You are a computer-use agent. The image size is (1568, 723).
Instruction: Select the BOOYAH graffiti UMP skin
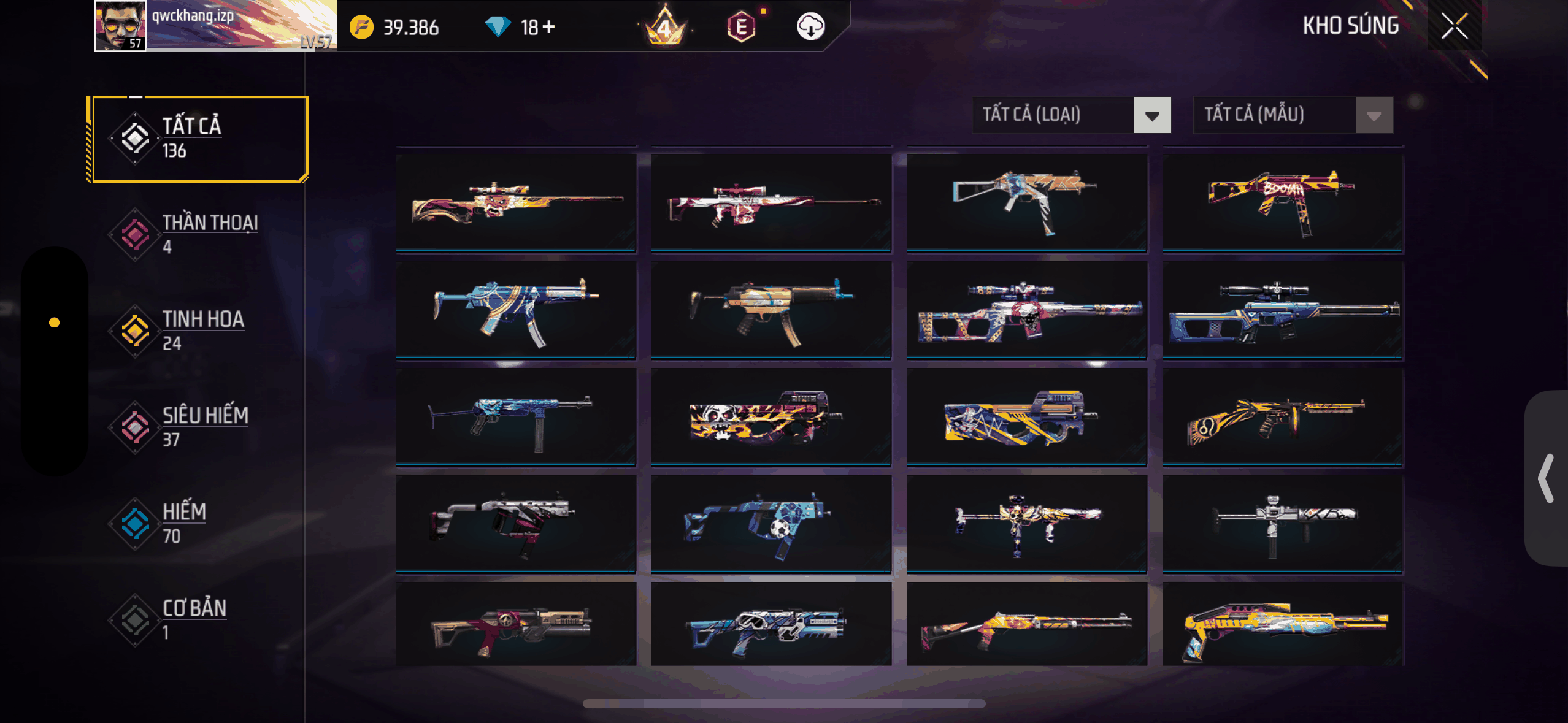(x=1282, y=202)
